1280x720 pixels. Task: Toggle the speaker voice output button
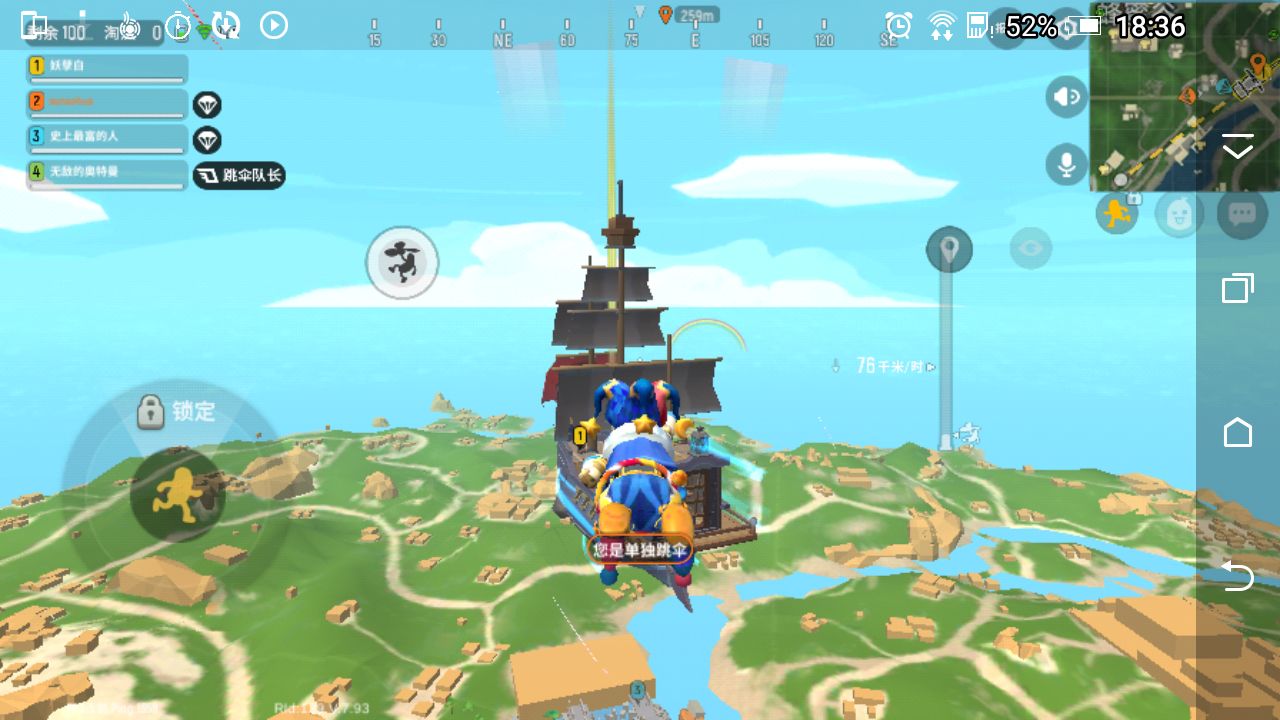tap(1067, 97)
